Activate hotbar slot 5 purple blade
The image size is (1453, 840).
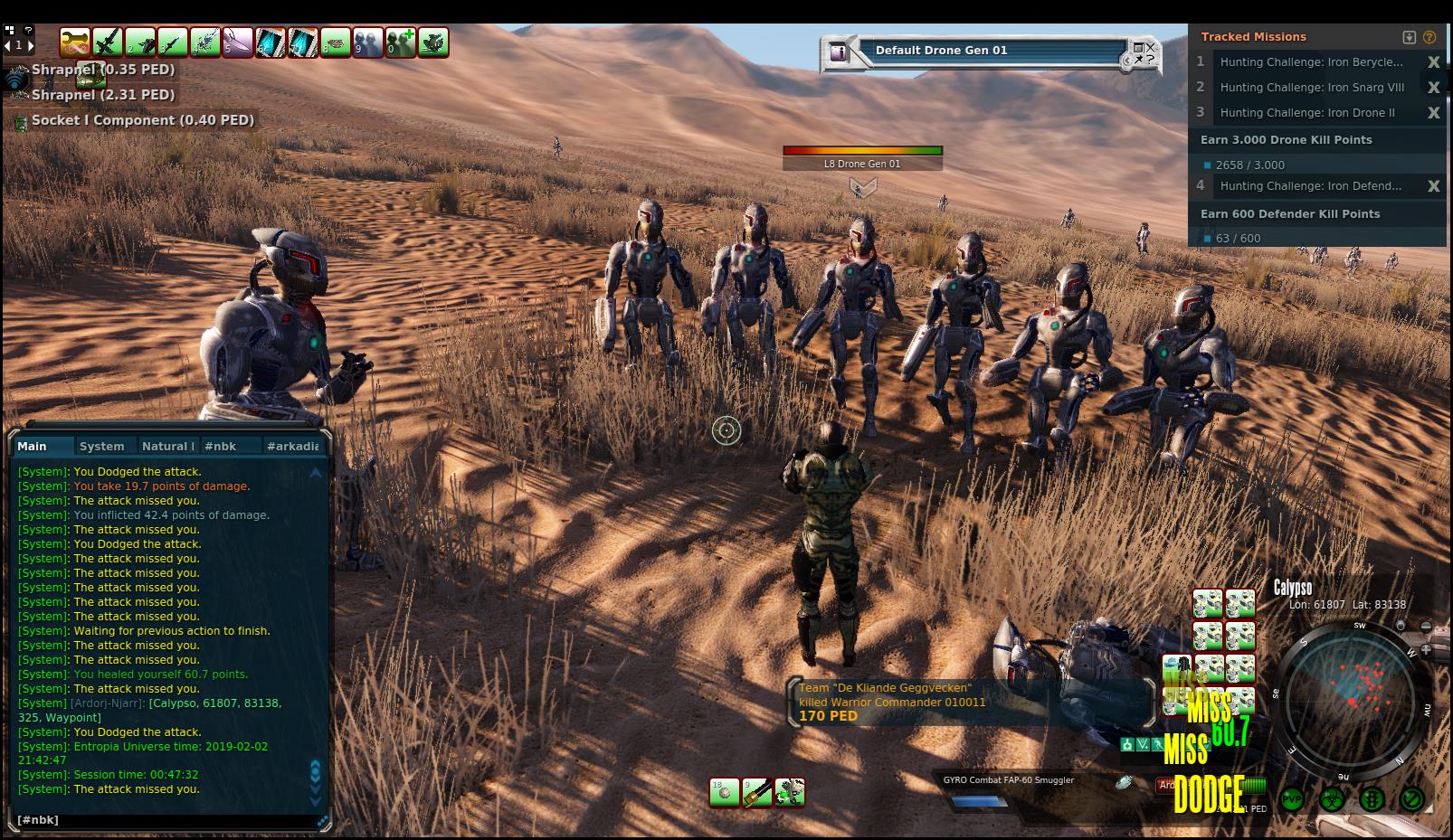(237, 42)
